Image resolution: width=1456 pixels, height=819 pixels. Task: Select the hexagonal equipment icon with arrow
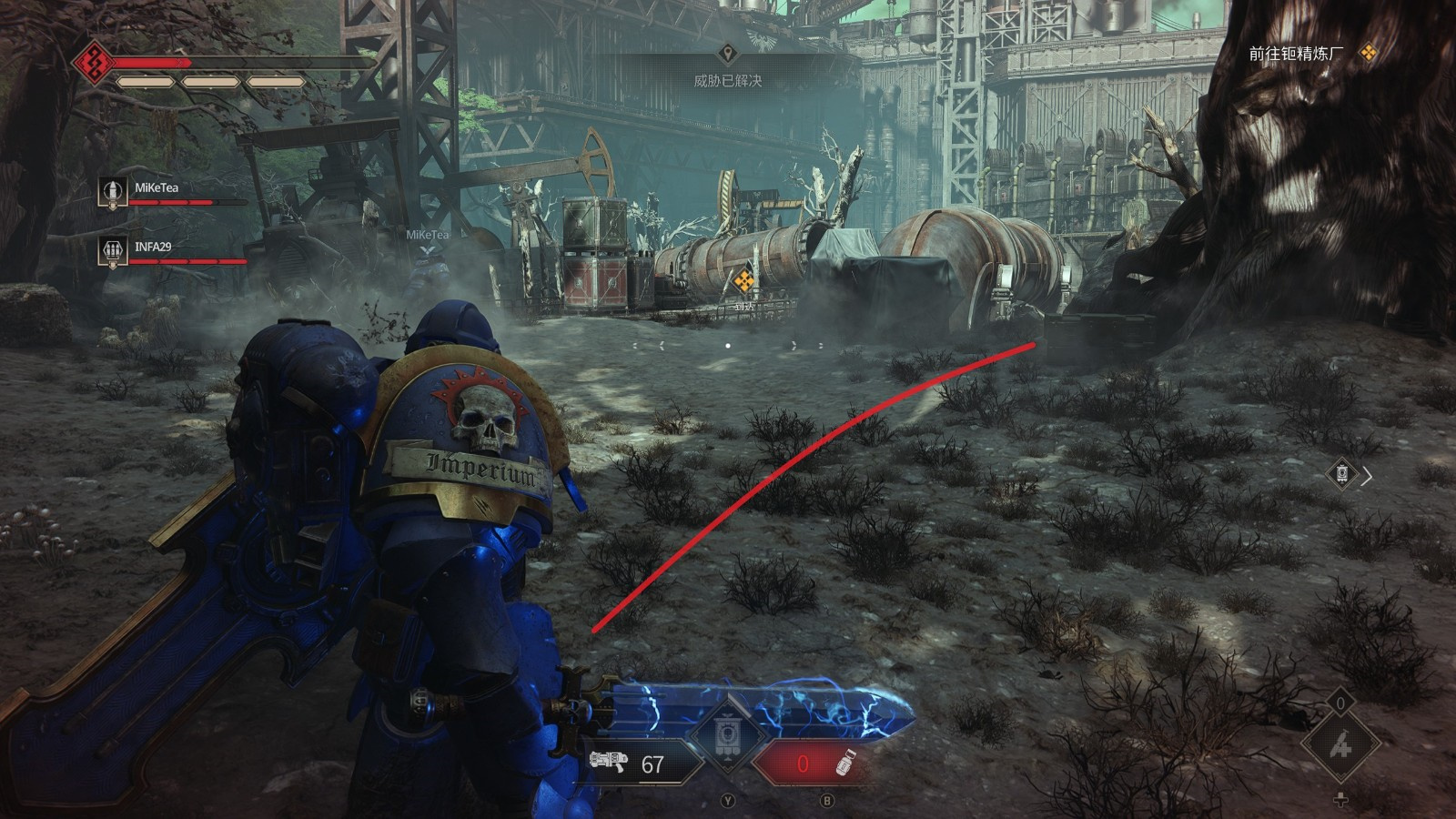click(x=1342, y=474)
